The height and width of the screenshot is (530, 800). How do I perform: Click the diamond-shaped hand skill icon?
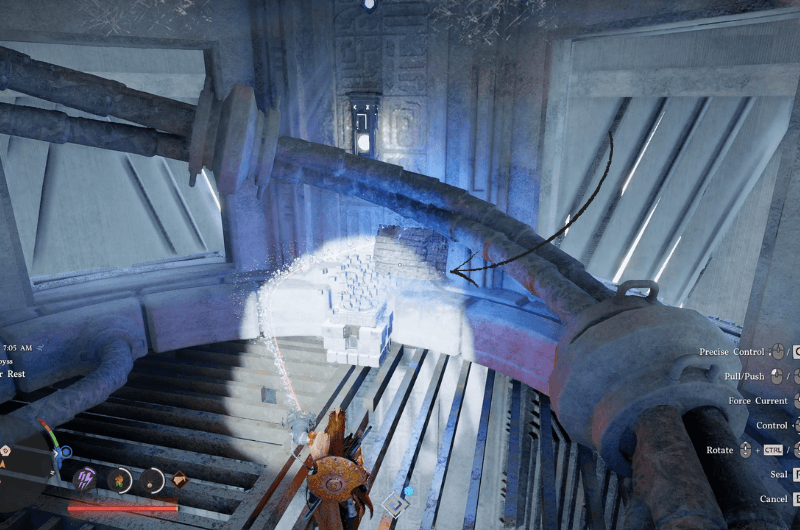[180, 479]
